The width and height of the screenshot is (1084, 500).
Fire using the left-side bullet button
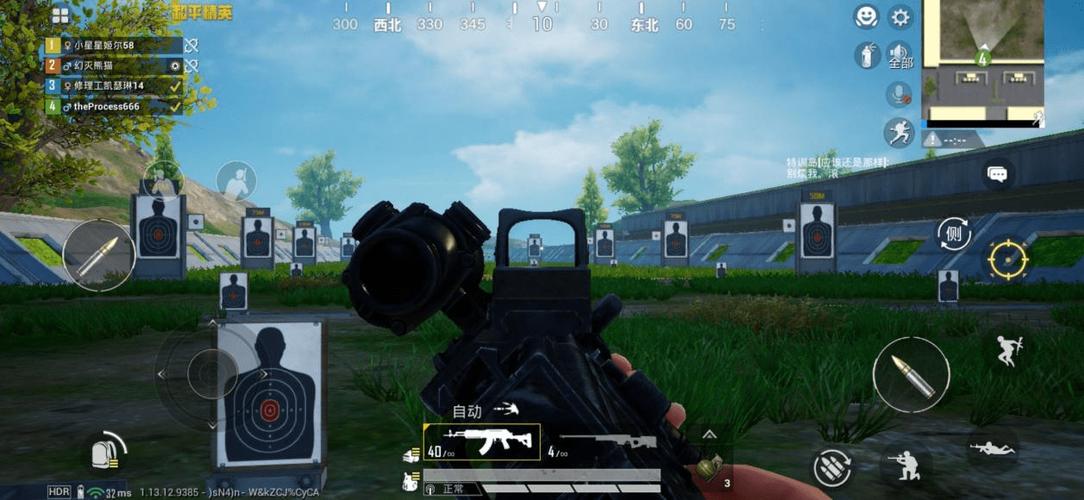[x=98, y=256]
